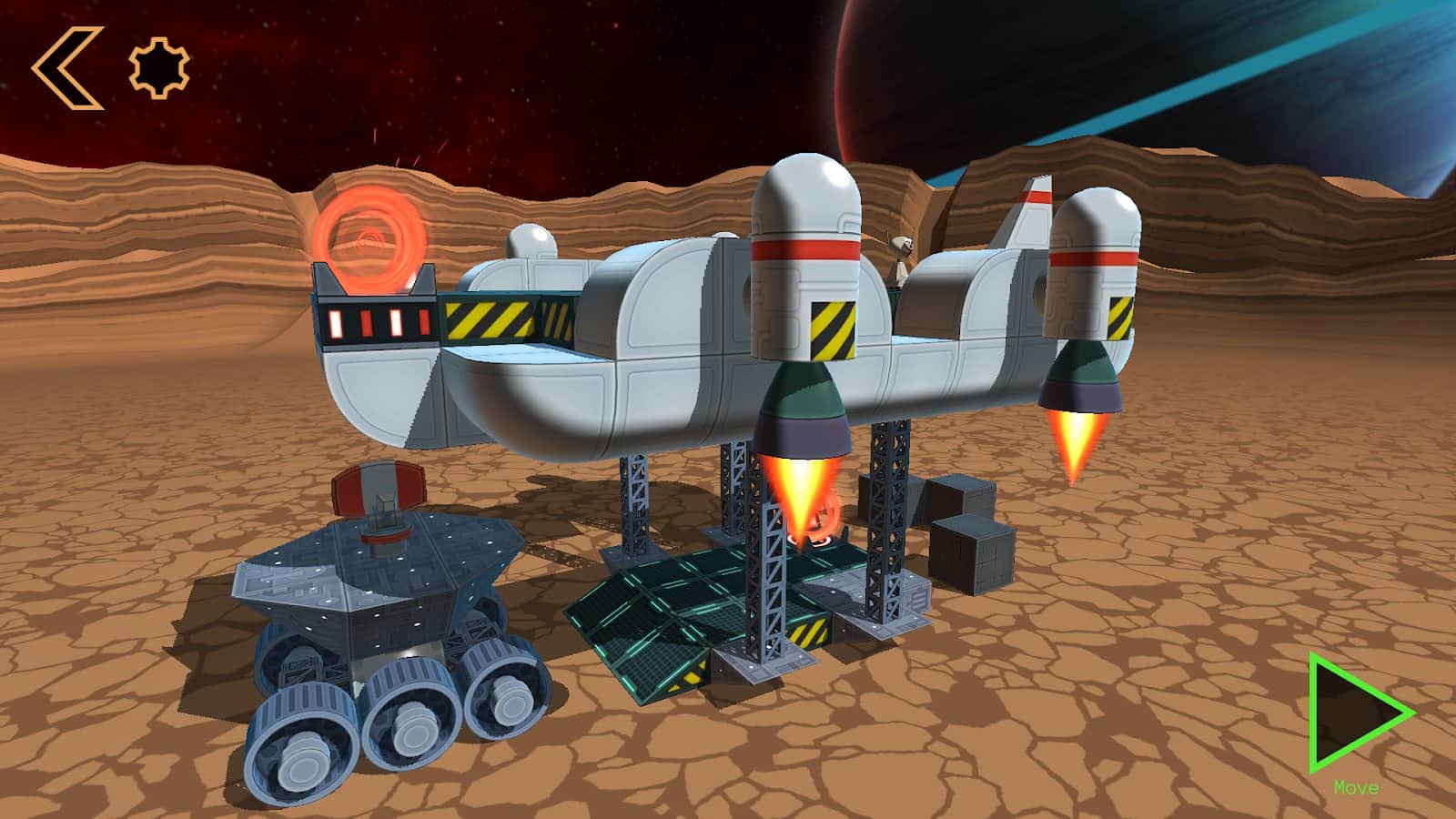Open settings via the gear icon
The width and height of the screenshot is (1456, 819).
159,67
